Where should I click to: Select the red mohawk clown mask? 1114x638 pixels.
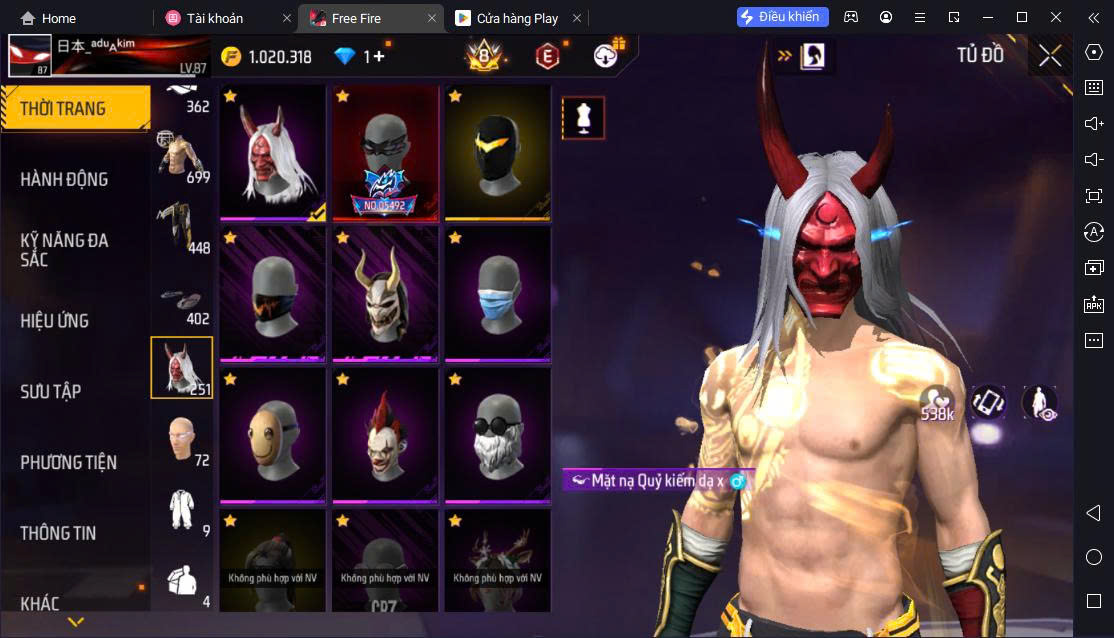[x=385, y=436]
